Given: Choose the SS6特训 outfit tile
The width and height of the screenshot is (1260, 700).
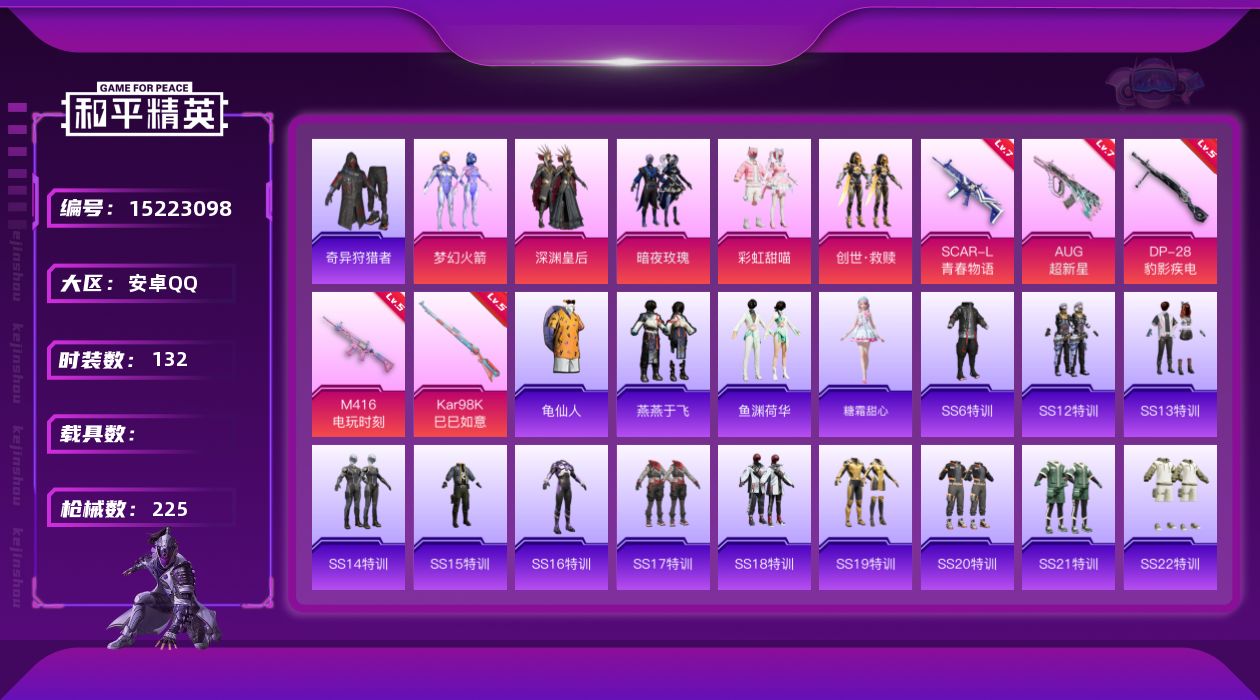Looking at the screenshot, I should [x=967, y=364].
